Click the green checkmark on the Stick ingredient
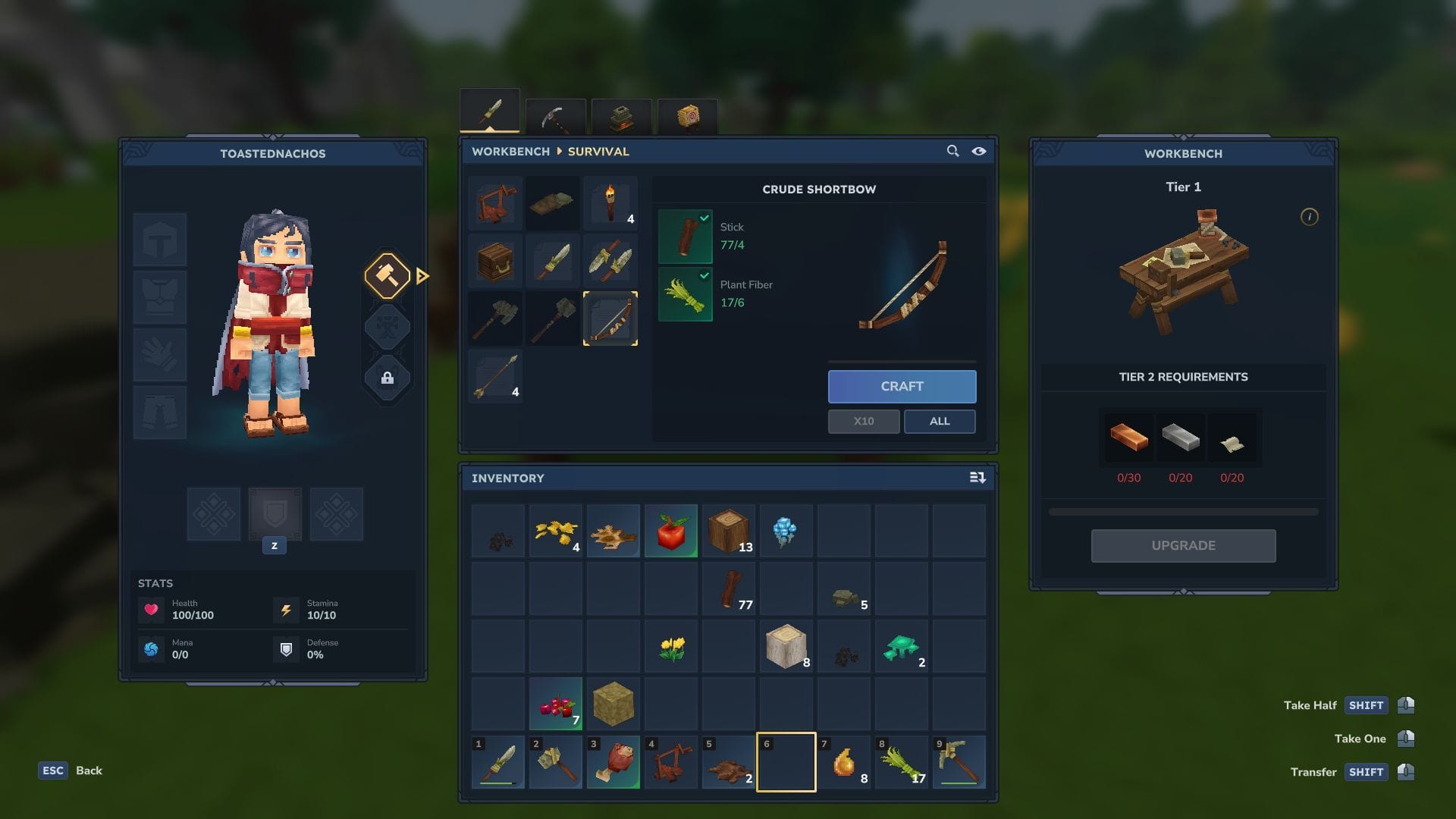 704,218
